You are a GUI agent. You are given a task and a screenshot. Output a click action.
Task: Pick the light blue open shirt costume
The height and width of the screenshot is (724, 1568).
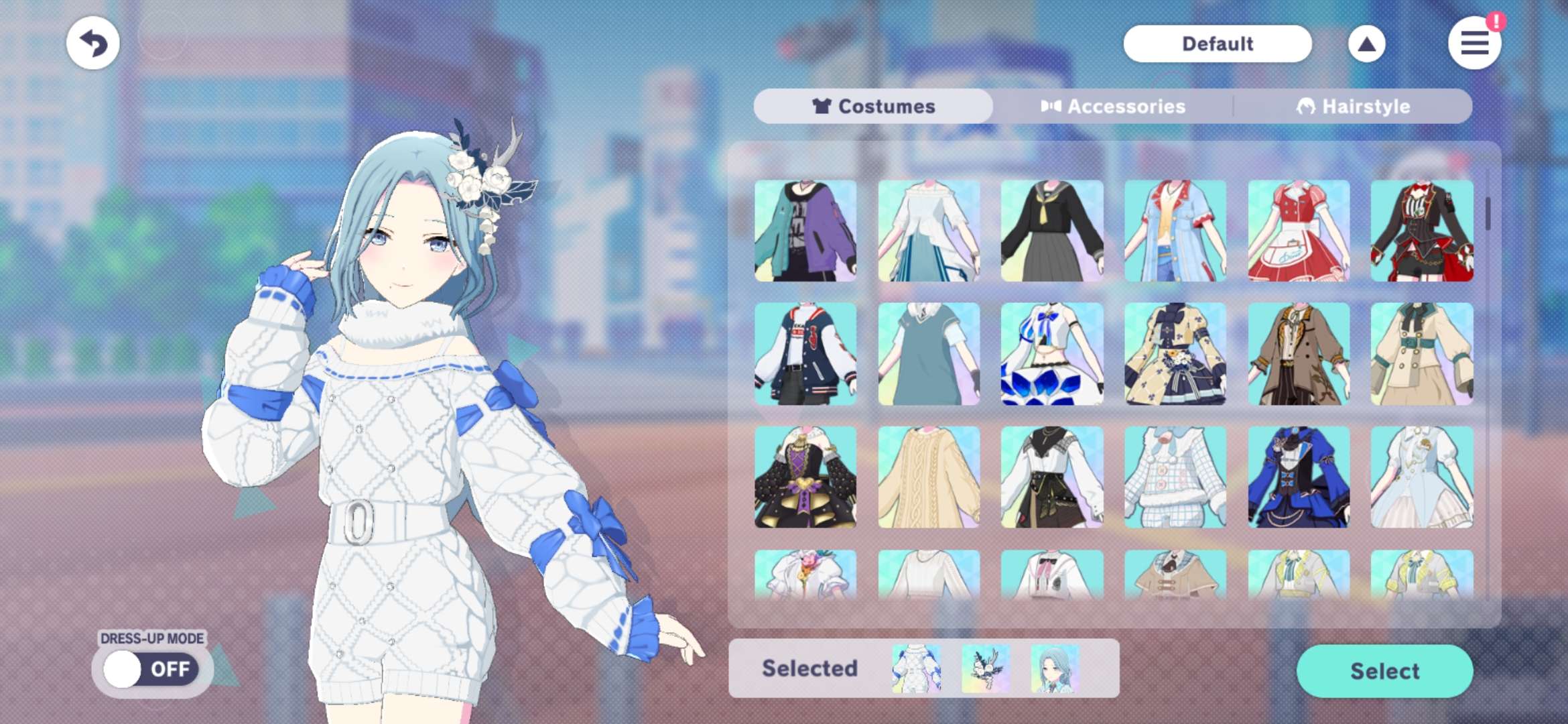tap(1175, 231)
